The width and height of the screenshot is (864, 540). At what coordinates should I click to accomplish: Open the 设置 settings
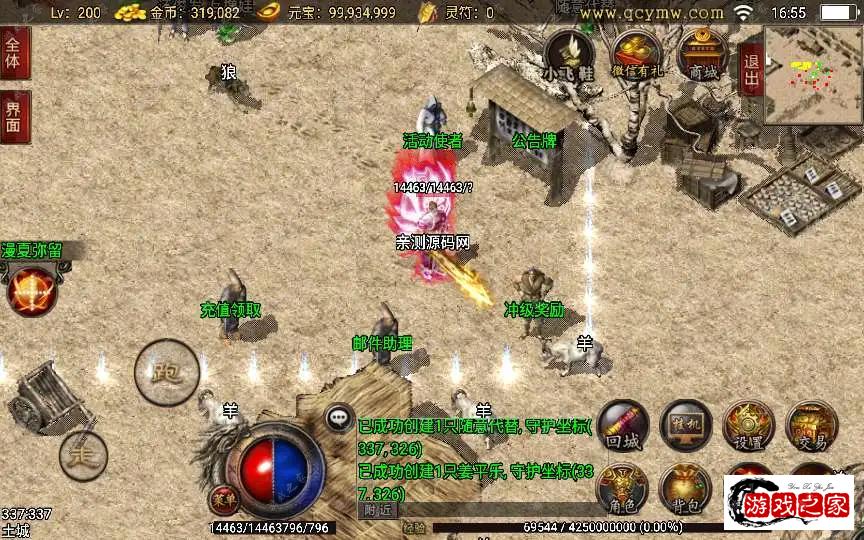[x=749, y=426]
